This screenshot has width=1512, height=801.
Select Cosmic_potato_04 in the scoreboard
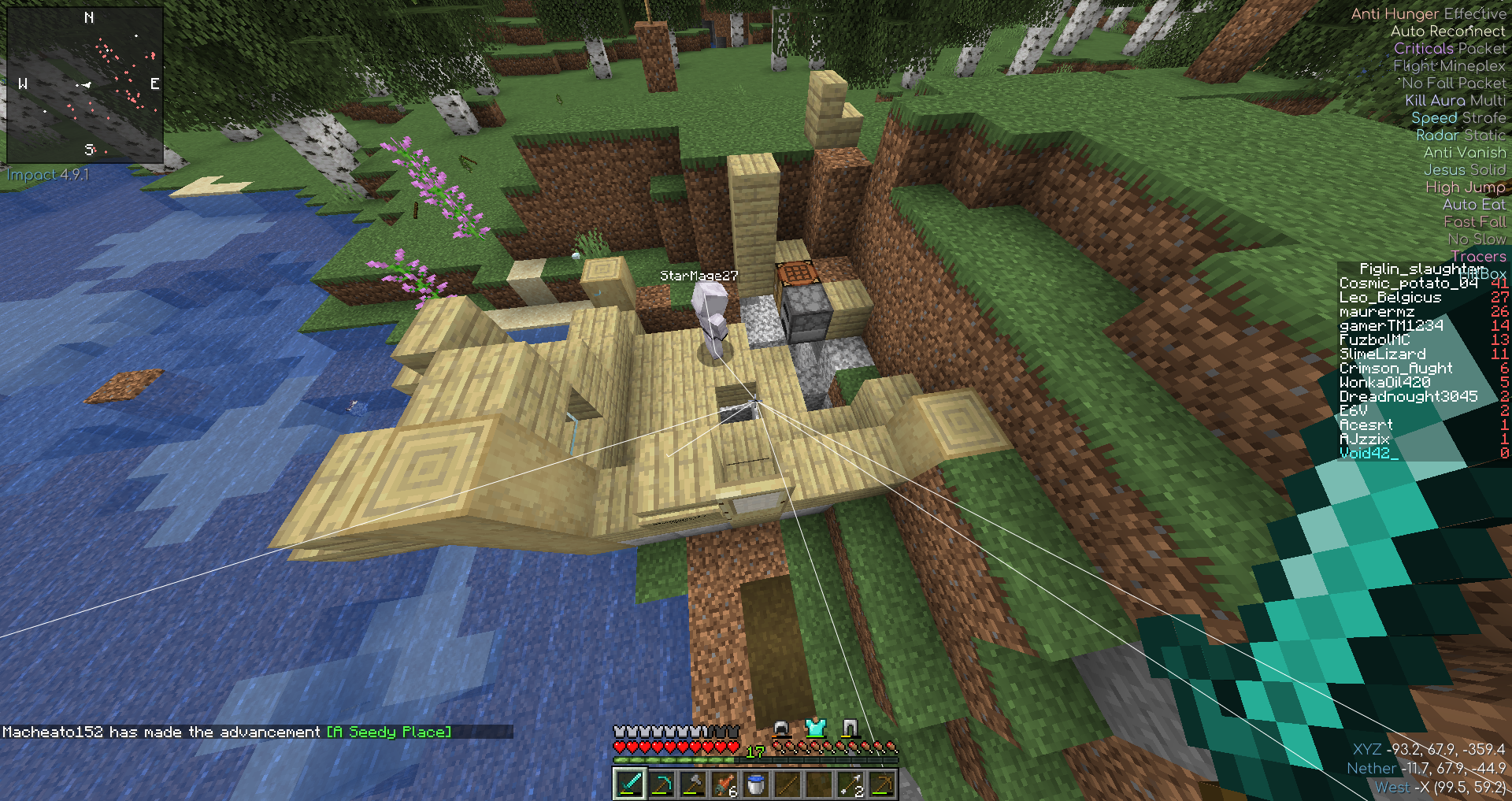(1398, 284)
